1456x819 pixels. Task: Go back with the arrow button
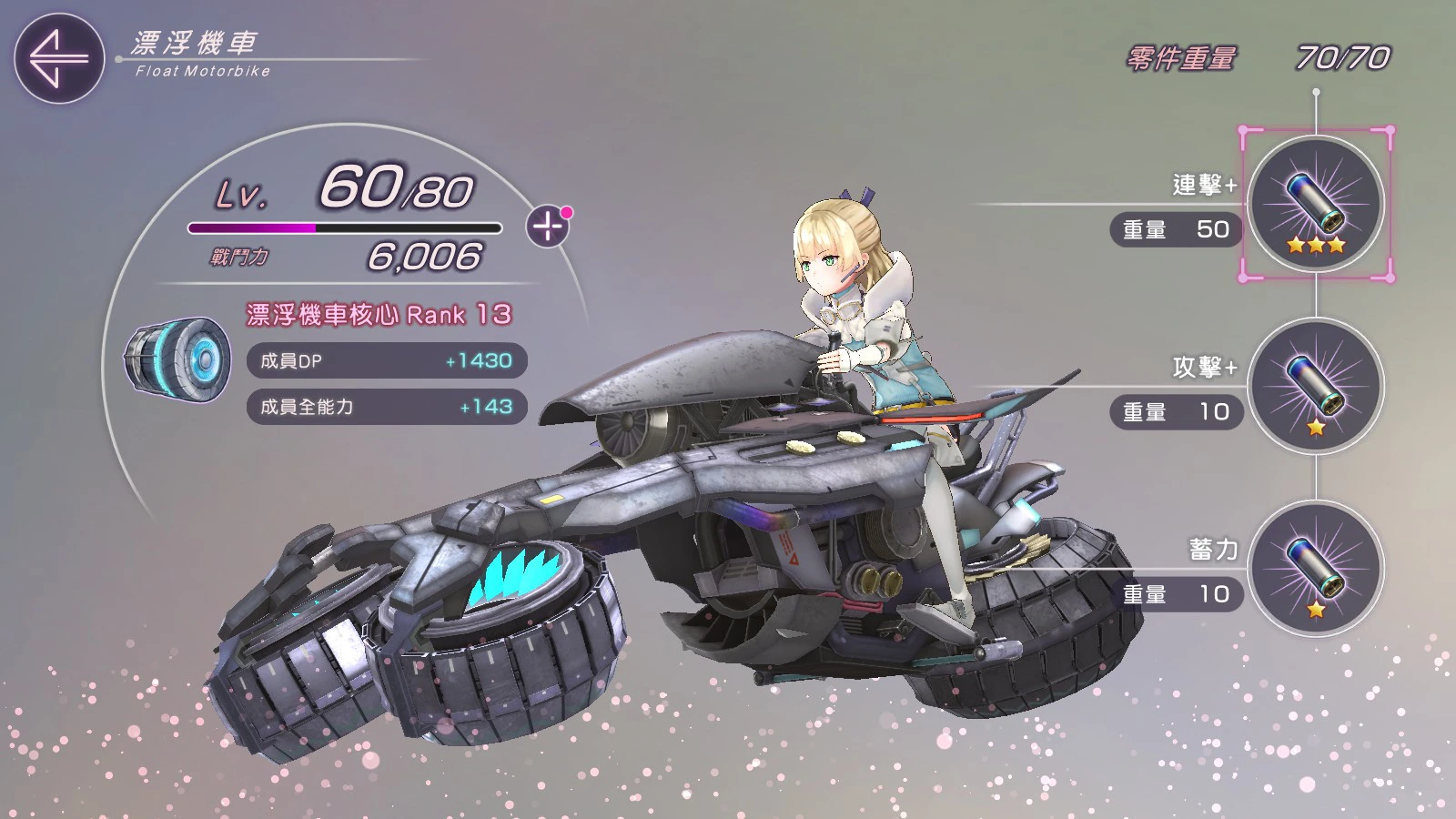[x=59, y=58]
